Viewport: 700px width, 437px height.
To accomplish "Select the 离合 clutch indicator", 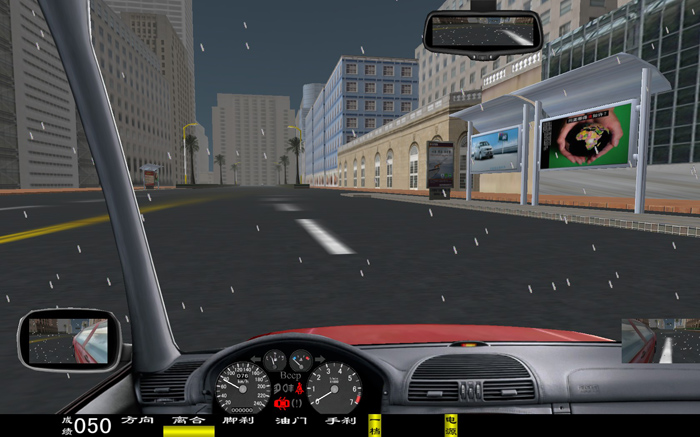I will pos(188,423).
